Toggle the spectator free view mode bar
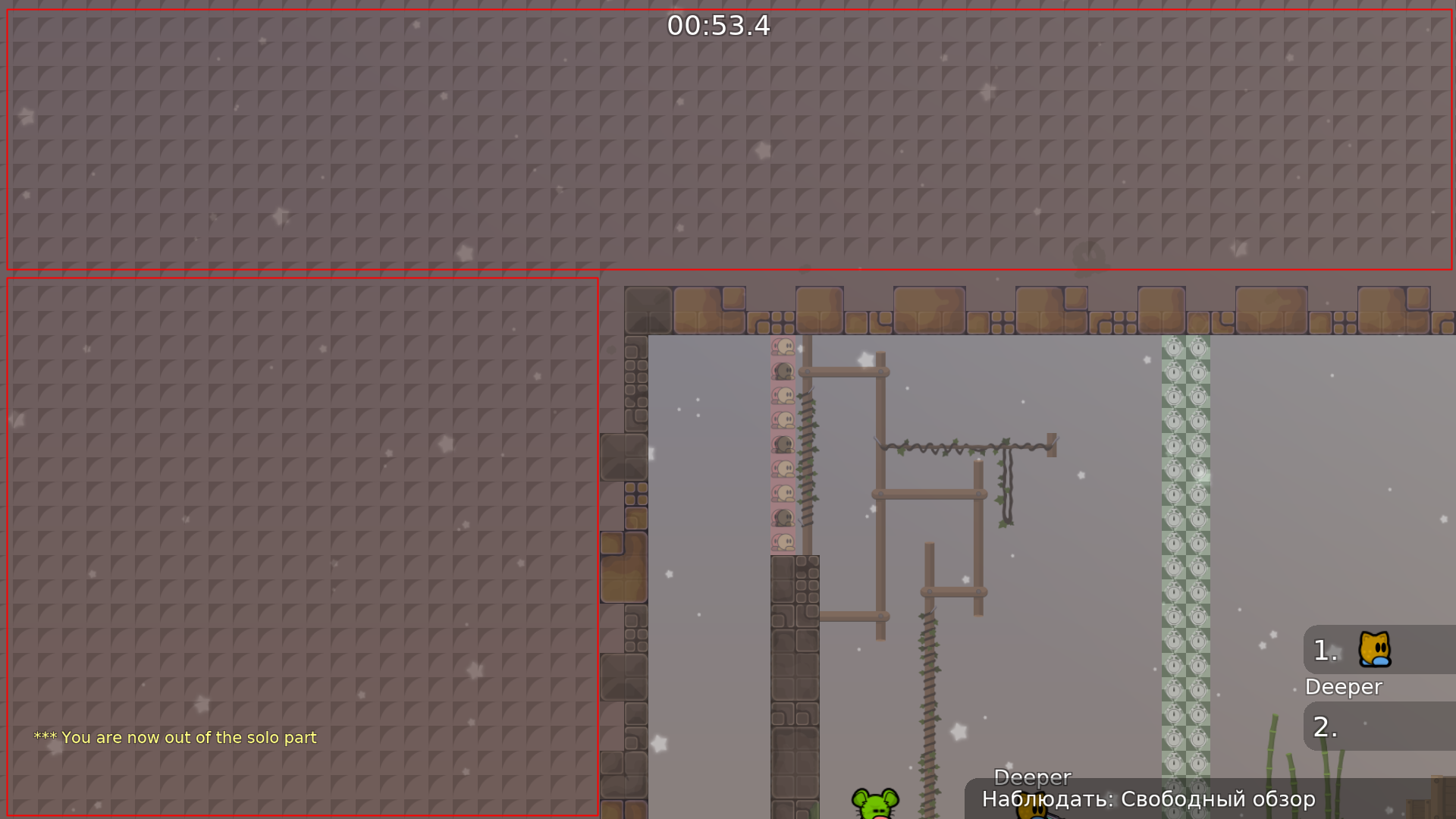This screenshot has width=1456, height=819. click(x=1147, y=799)
